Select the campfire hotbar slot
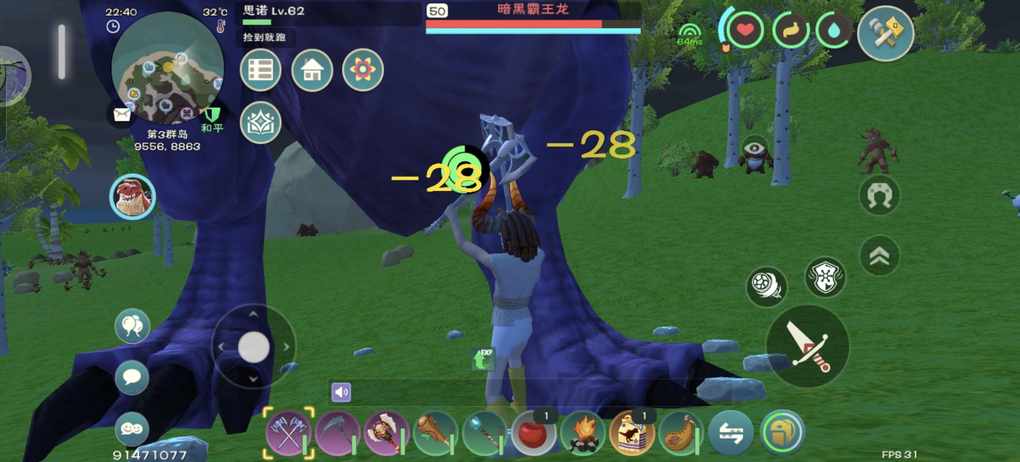The width and height of the screenshot is (1020, 462). 583,434
